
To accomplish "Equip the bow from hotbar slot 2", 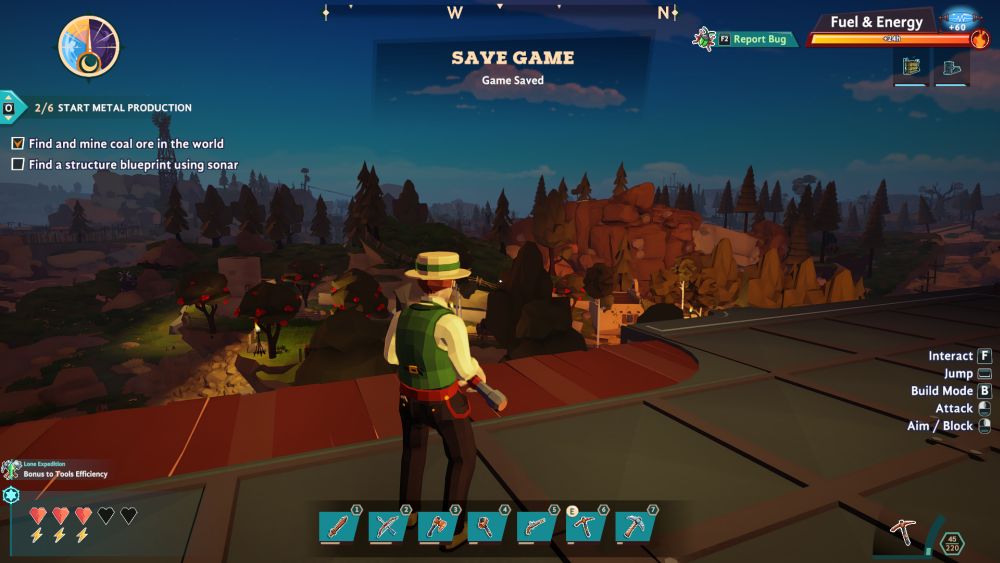I will point(387,526).
